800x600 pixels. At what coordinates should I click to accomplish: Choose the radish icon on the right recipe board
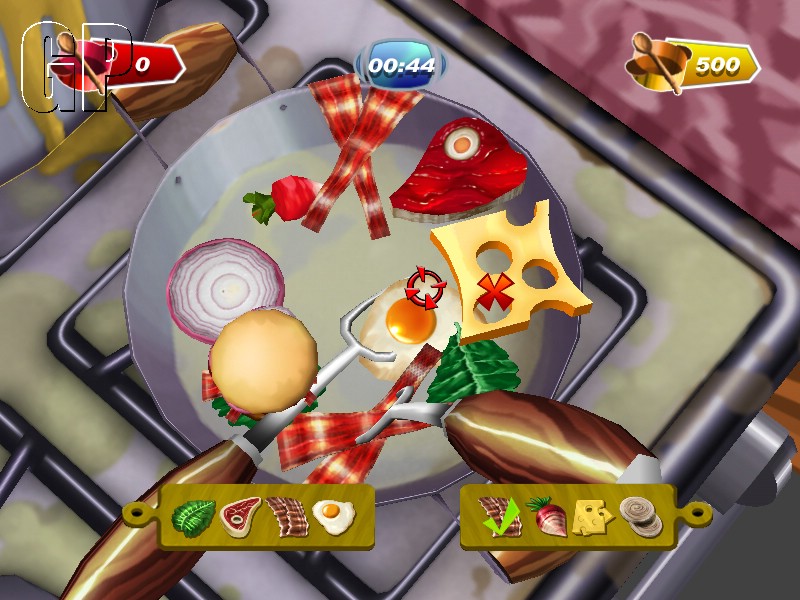click(544, 516)
